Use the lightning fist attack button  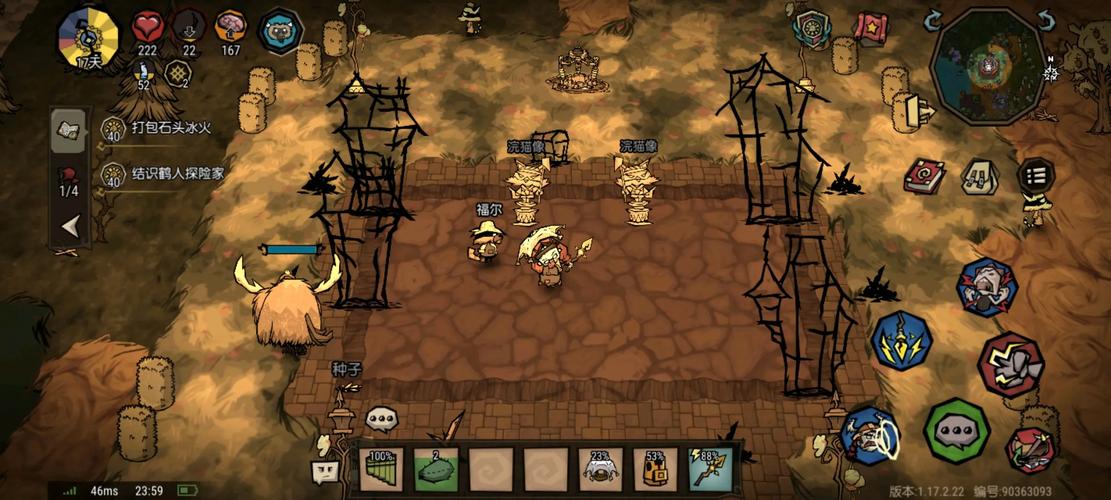1011,363
